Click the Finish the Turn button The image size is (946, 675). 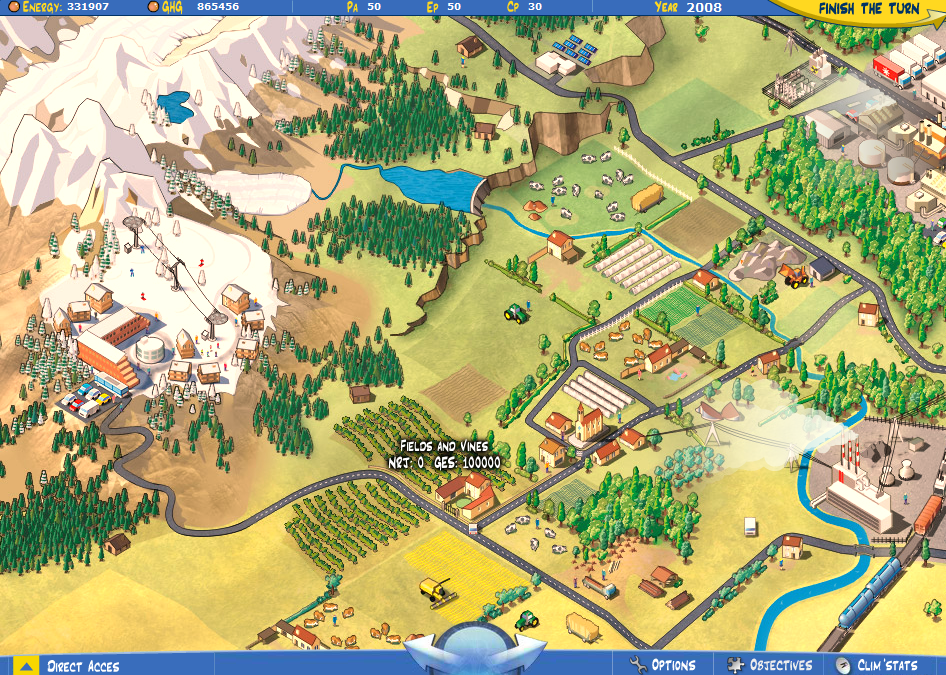(868, 9)
